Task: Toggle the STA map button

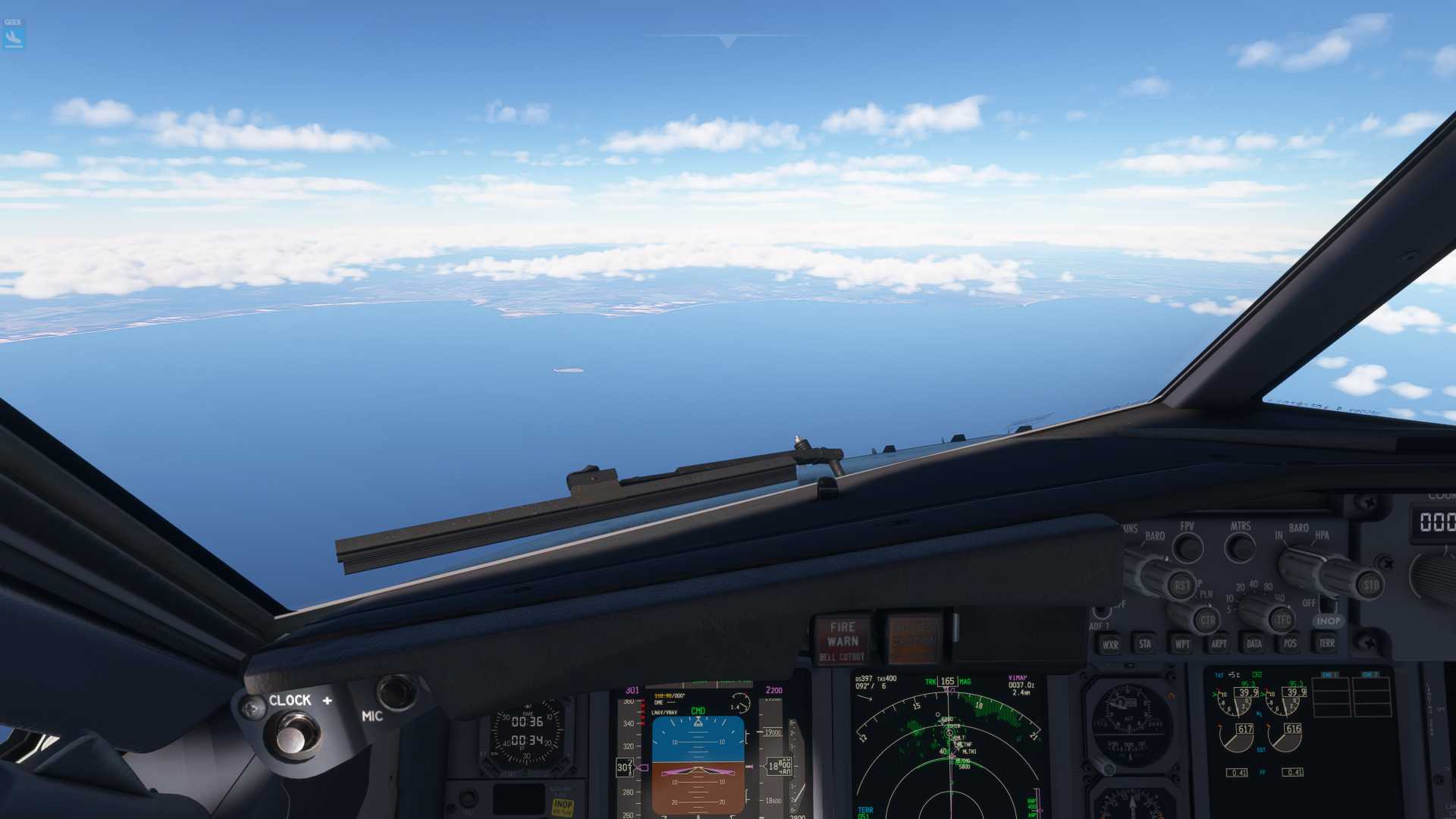Action: (1145, 644)
